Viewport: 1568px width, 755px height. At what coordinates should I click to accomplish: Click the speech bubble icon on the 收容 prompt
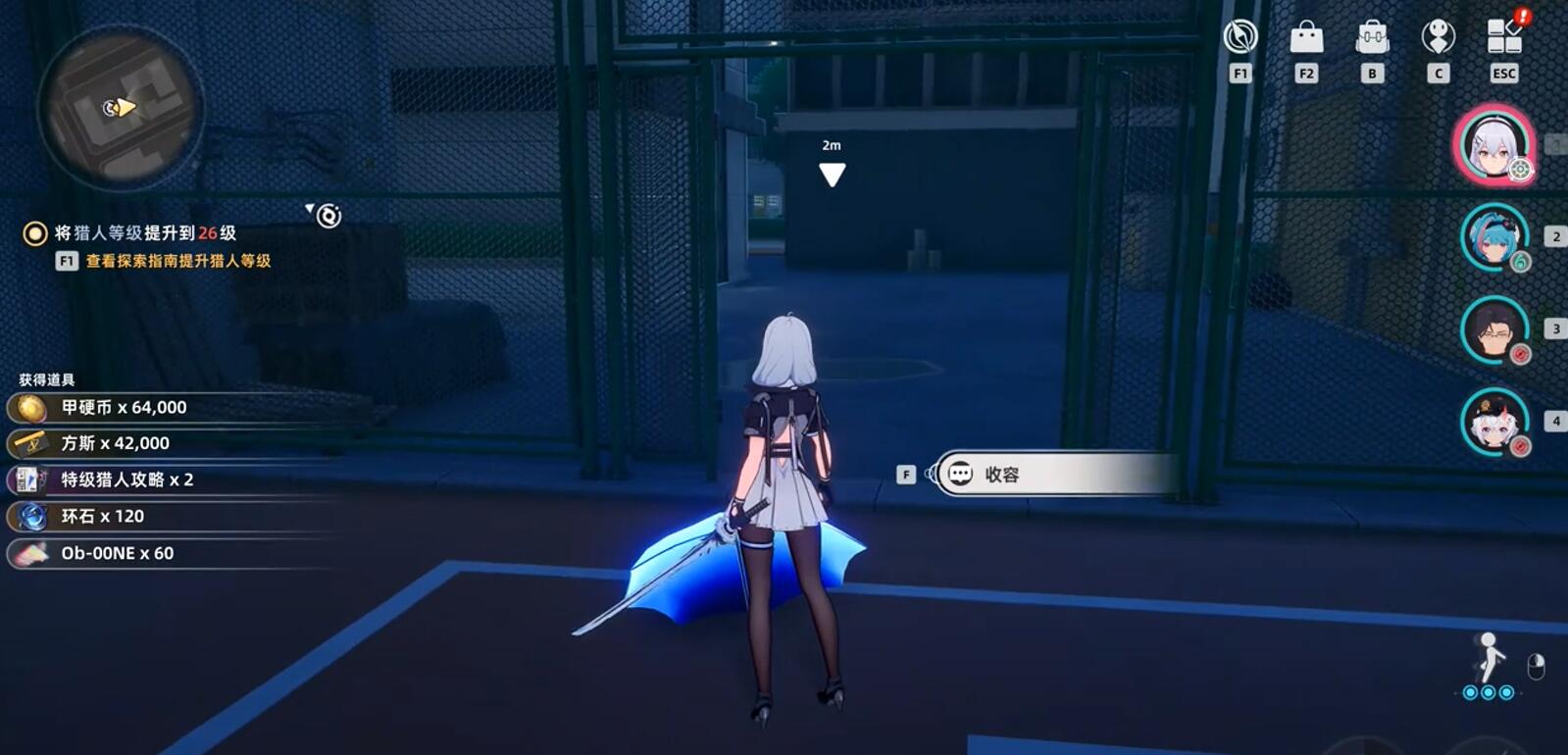tap(960, 475)
